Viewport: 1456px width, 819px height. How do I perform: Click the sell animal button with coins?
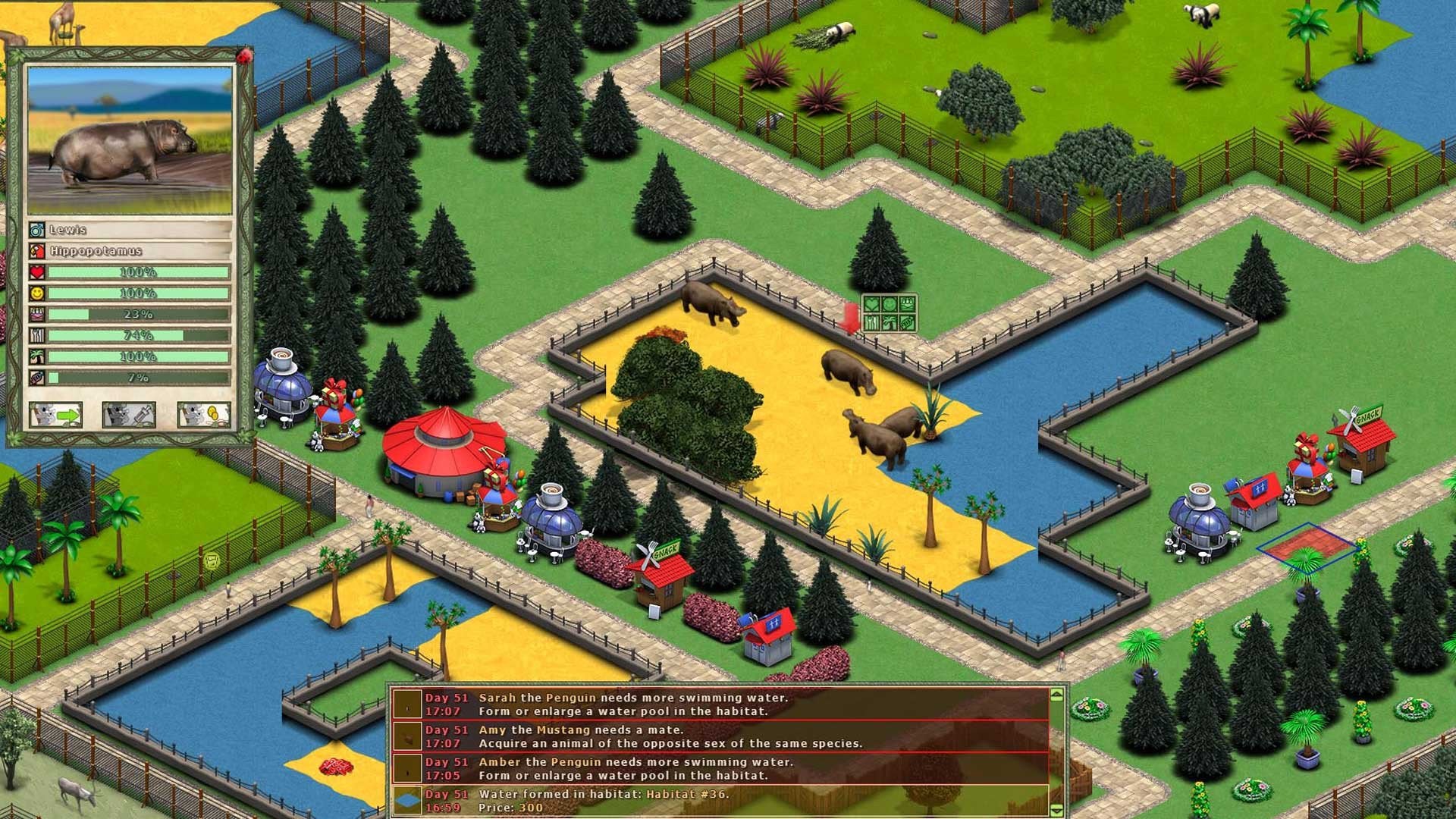[203, 415]
